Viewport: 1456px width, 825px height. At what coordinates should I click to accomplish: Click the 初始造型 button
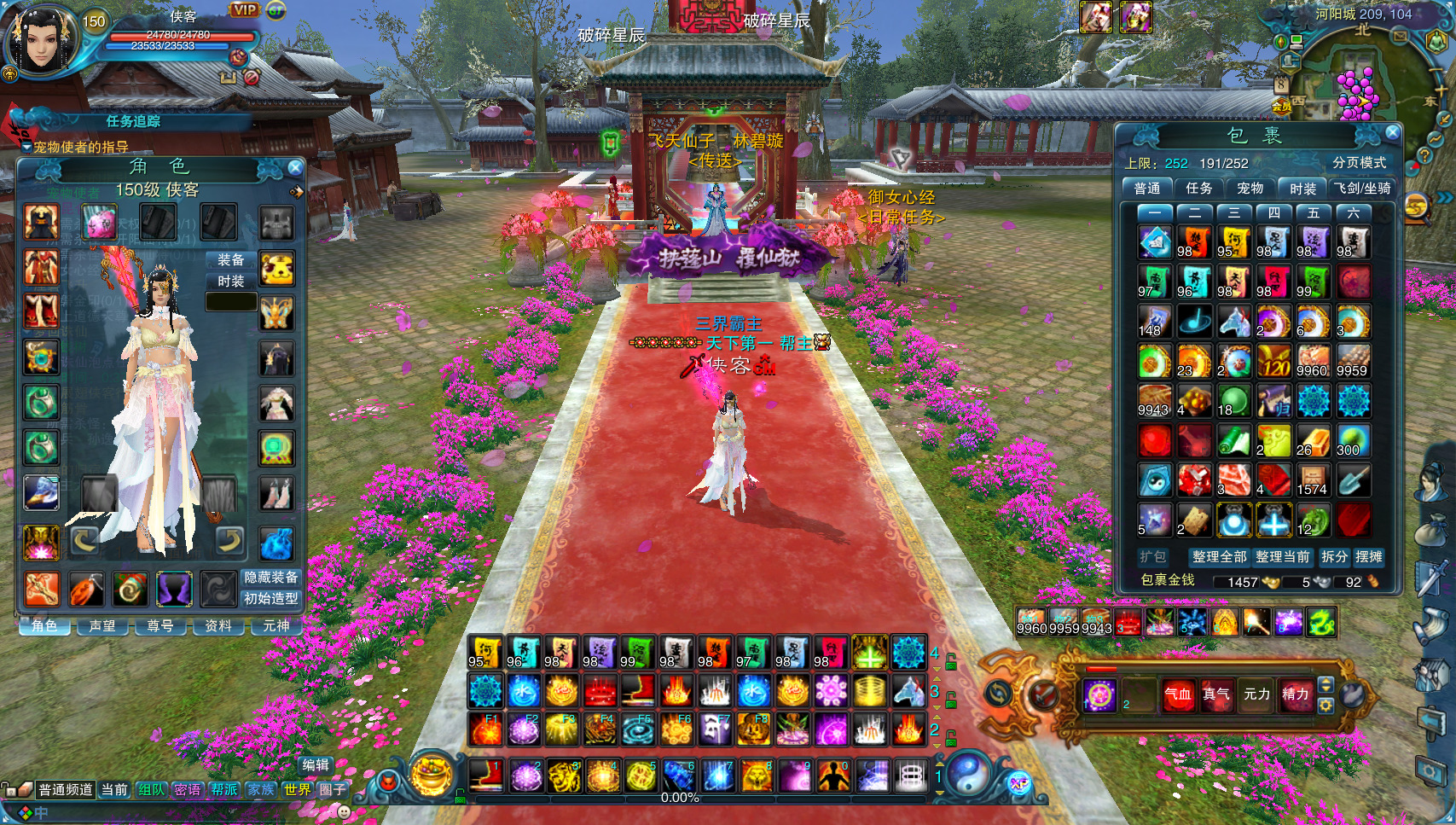271,599
